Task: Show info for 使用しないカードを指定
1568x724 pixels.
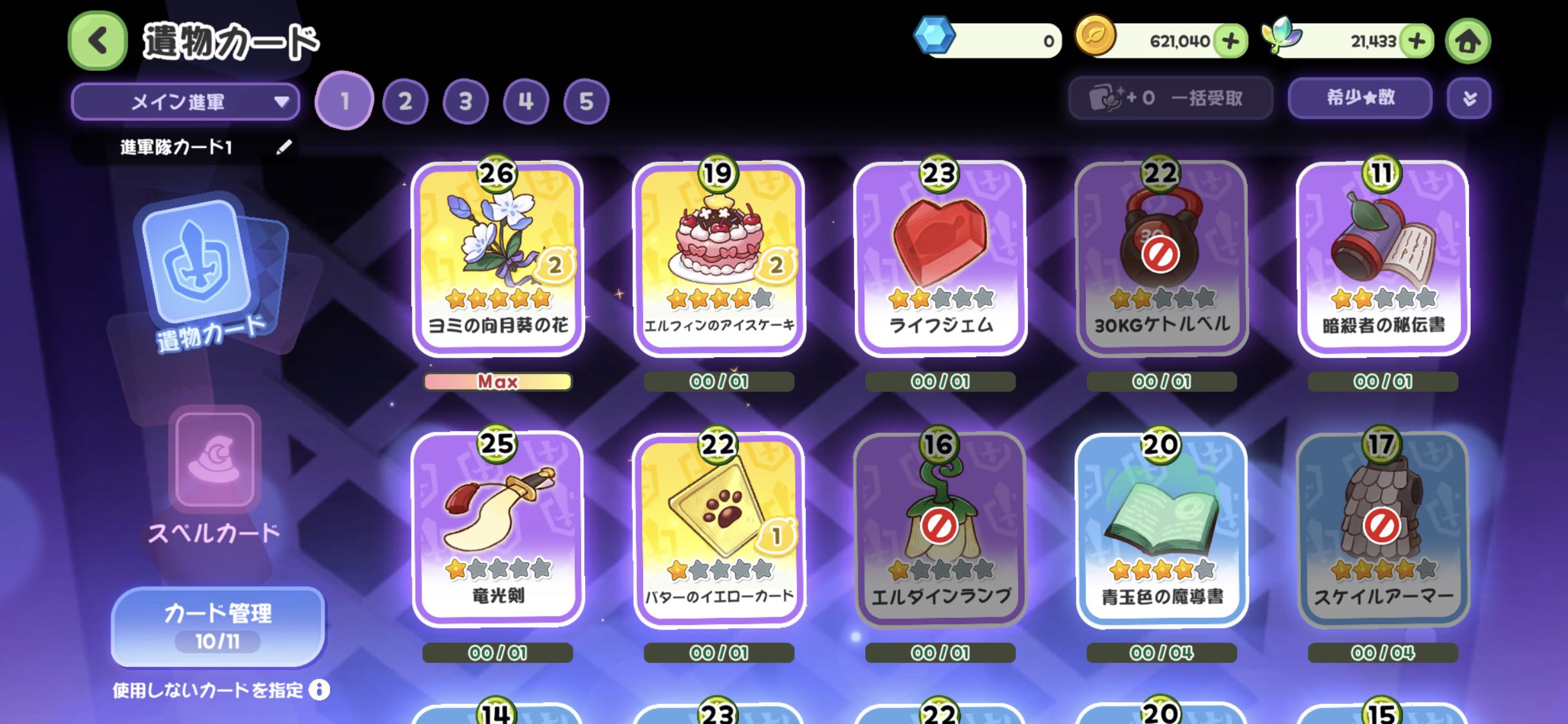Action: click(x=319, y=690)
